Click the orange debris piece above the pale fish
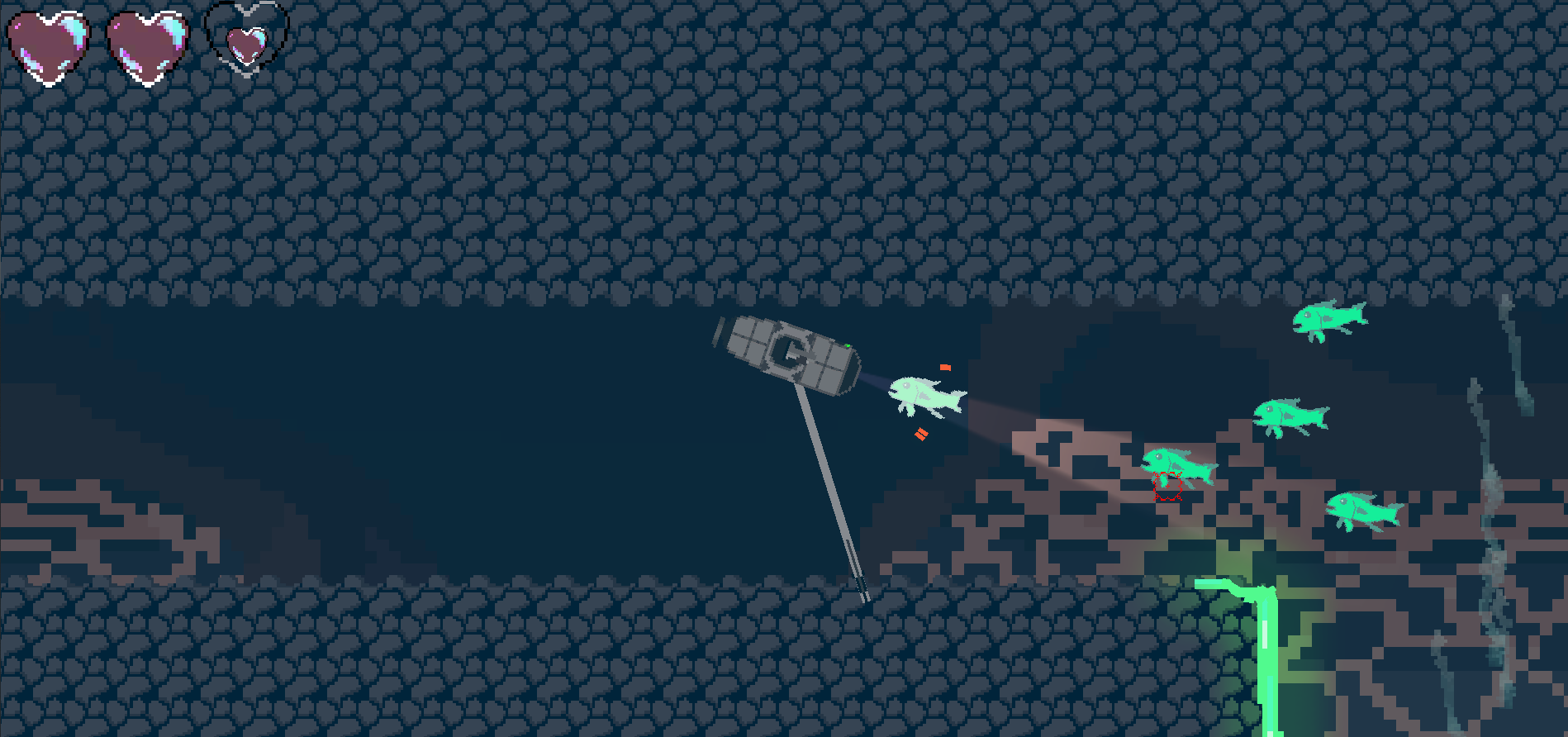Image resolution: width=1568 pixels, height=737 pixels. (943, 368)
